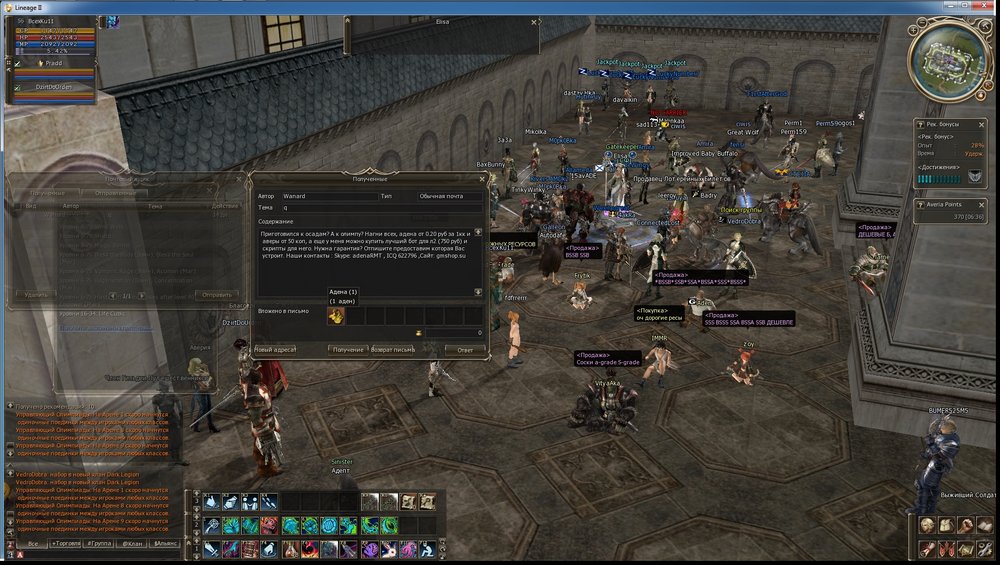Viewport: 1000px width, 565px height.
Task: Delete mail with the Удалить button
Action: (x=36, y=296)
